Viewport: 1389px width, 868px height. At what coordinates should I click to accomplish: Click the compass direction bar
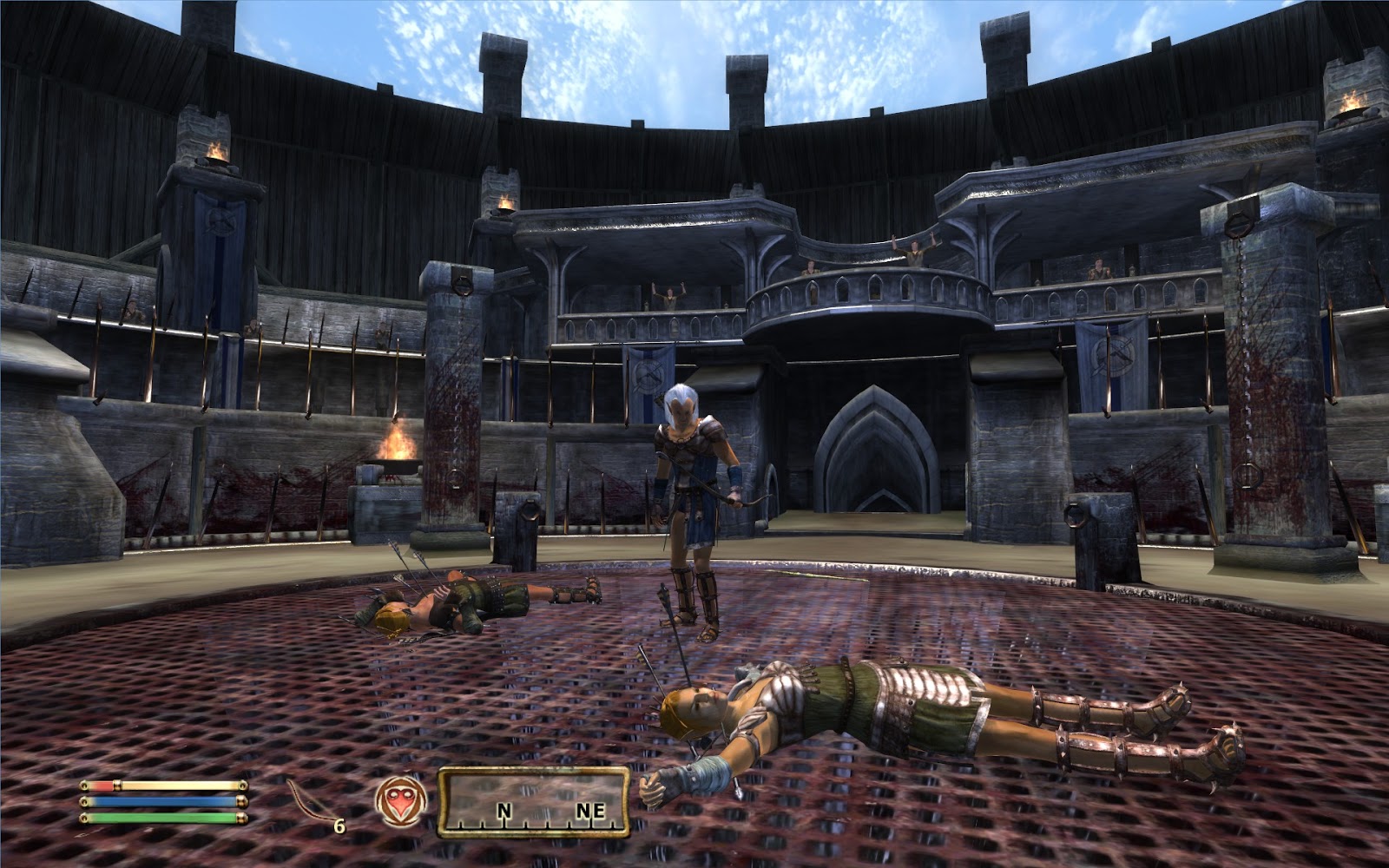coord(533,803)
